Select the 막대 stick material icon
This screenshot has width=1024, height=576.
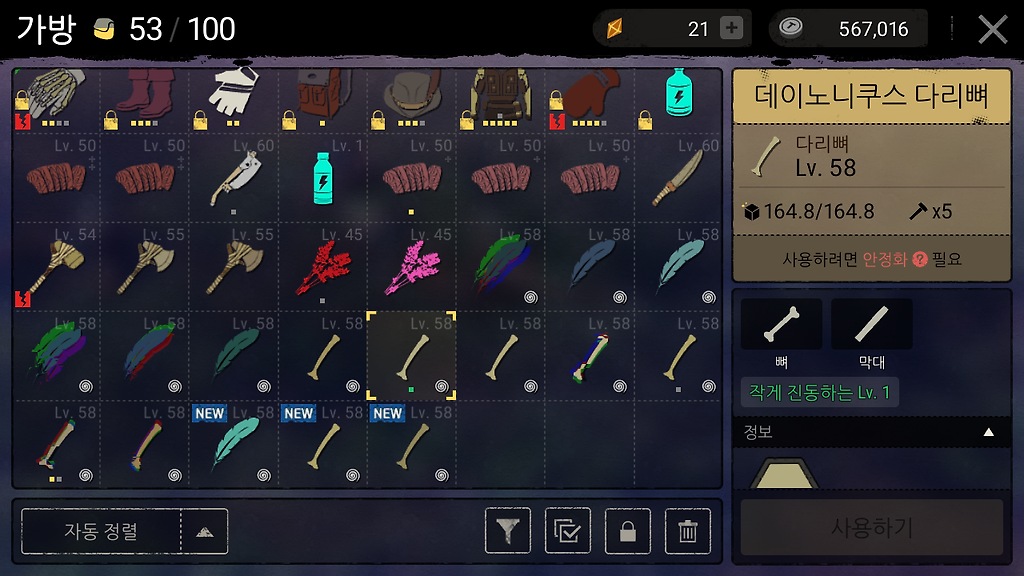[871, 324]
